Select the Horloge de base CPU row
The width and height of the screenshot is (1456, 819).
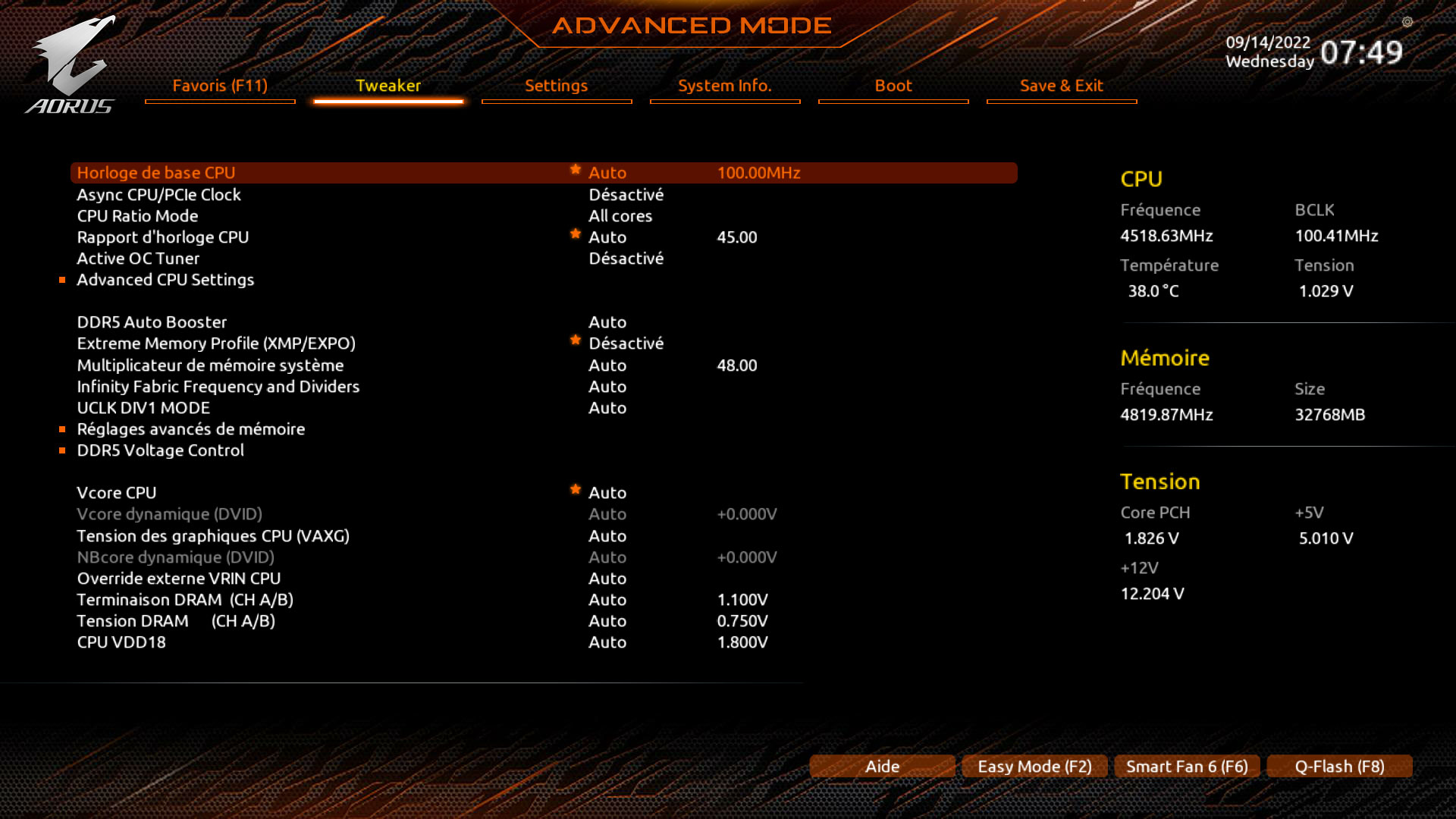click(x=156, y=173)
